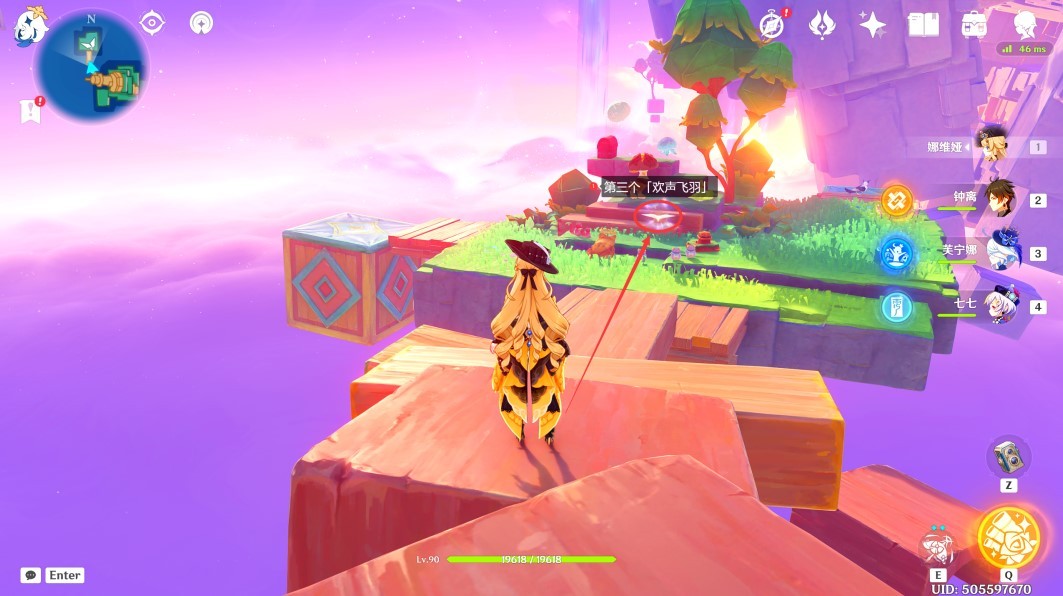Image resolution: width=1063 pixels, height=596 pixels.
Task: Open the character profile head icon
Action: click(x=1024, y=24)
